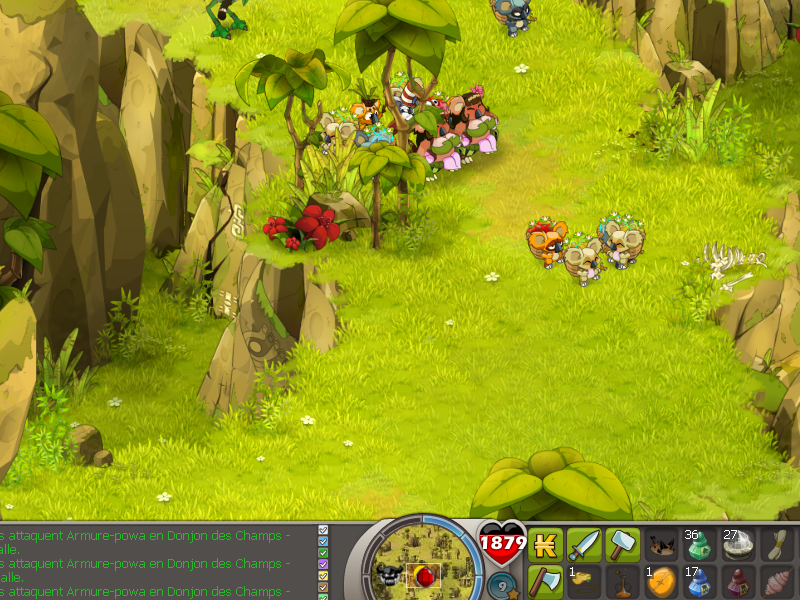Click the black horned monster icon

pos(389,575)
